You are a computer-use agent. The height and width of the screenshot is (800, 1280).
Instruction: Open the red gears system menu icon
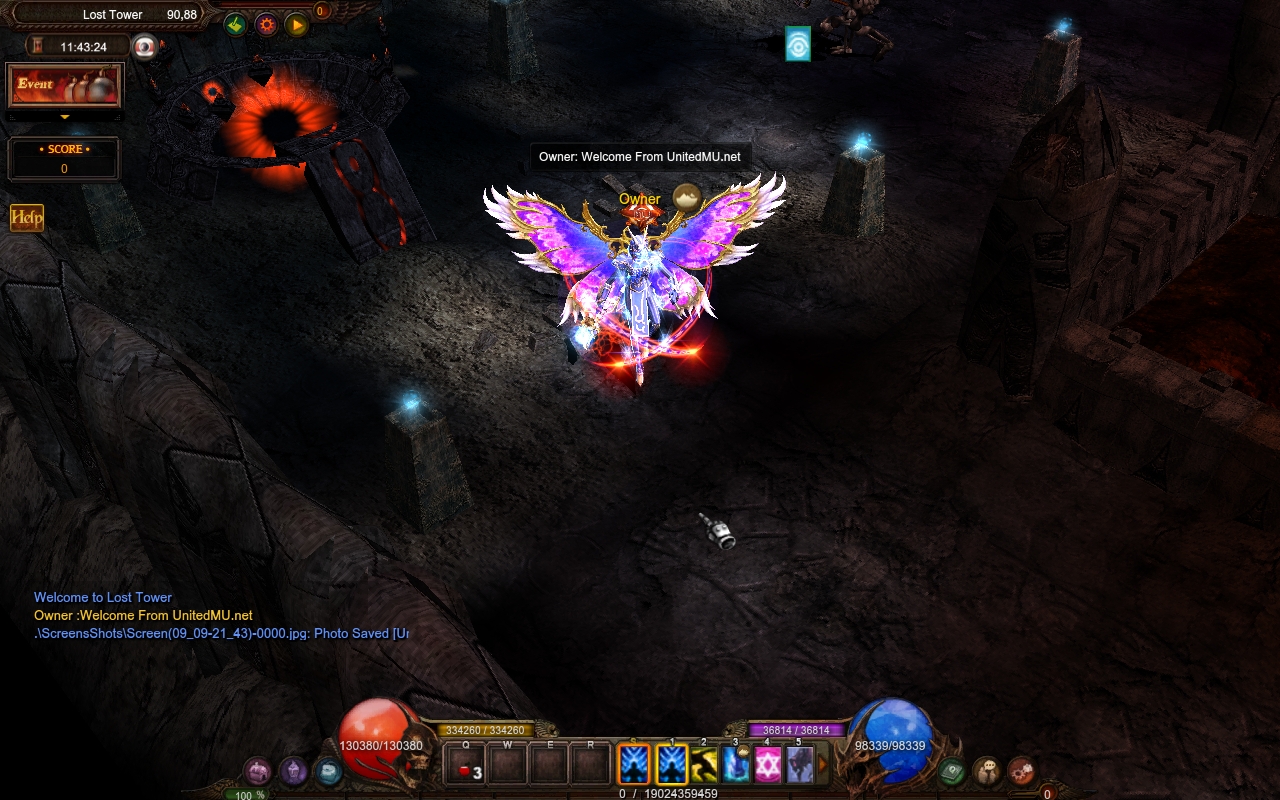point(1021,771)
